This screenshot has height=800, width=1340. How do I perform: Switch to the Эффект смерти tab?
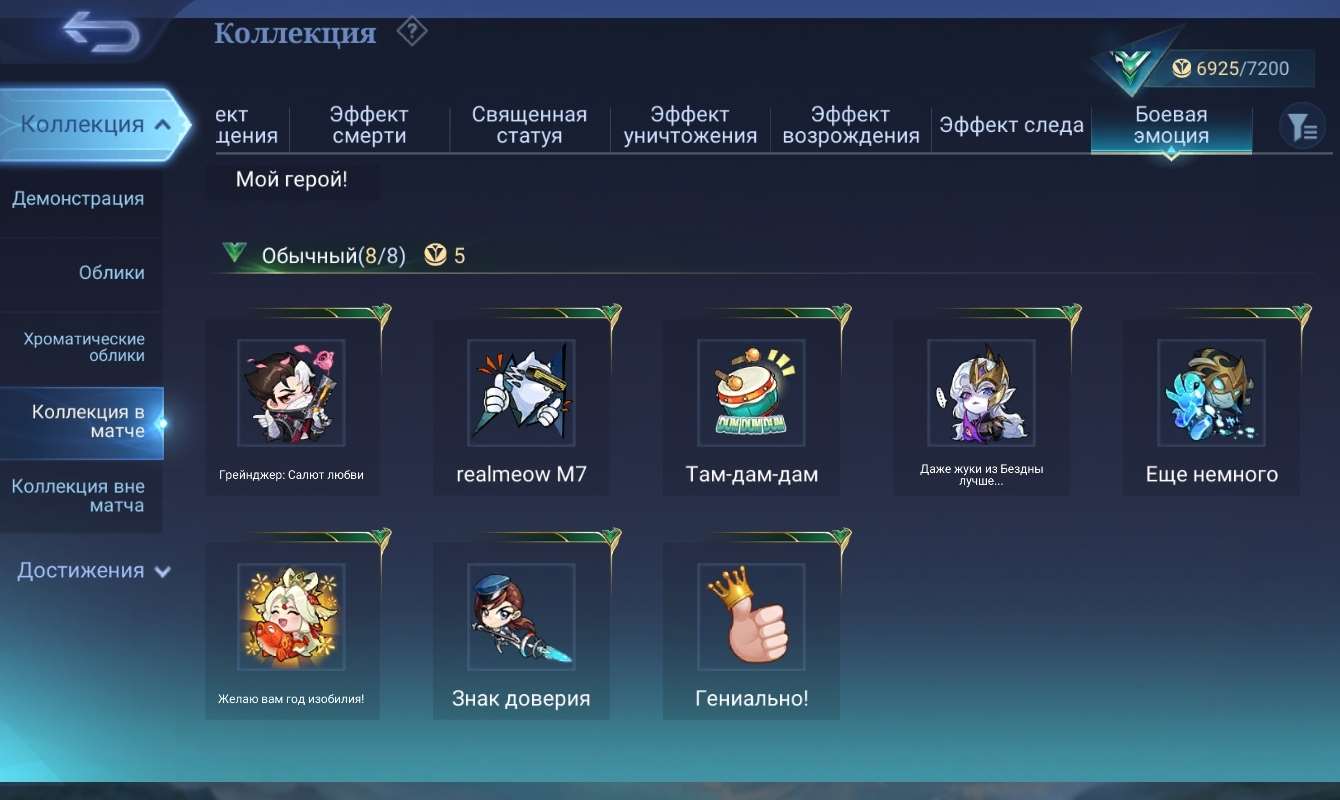pos(368,125)
